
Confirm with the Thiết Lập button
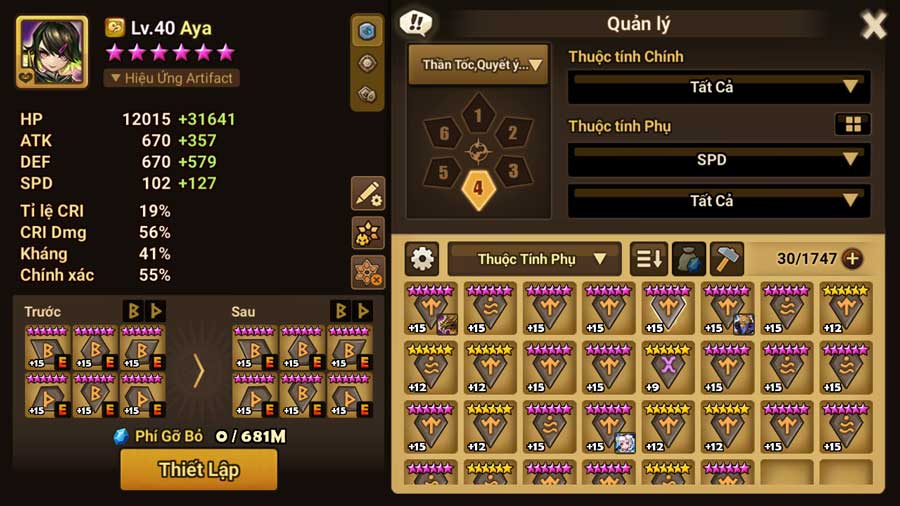[198, 469]
